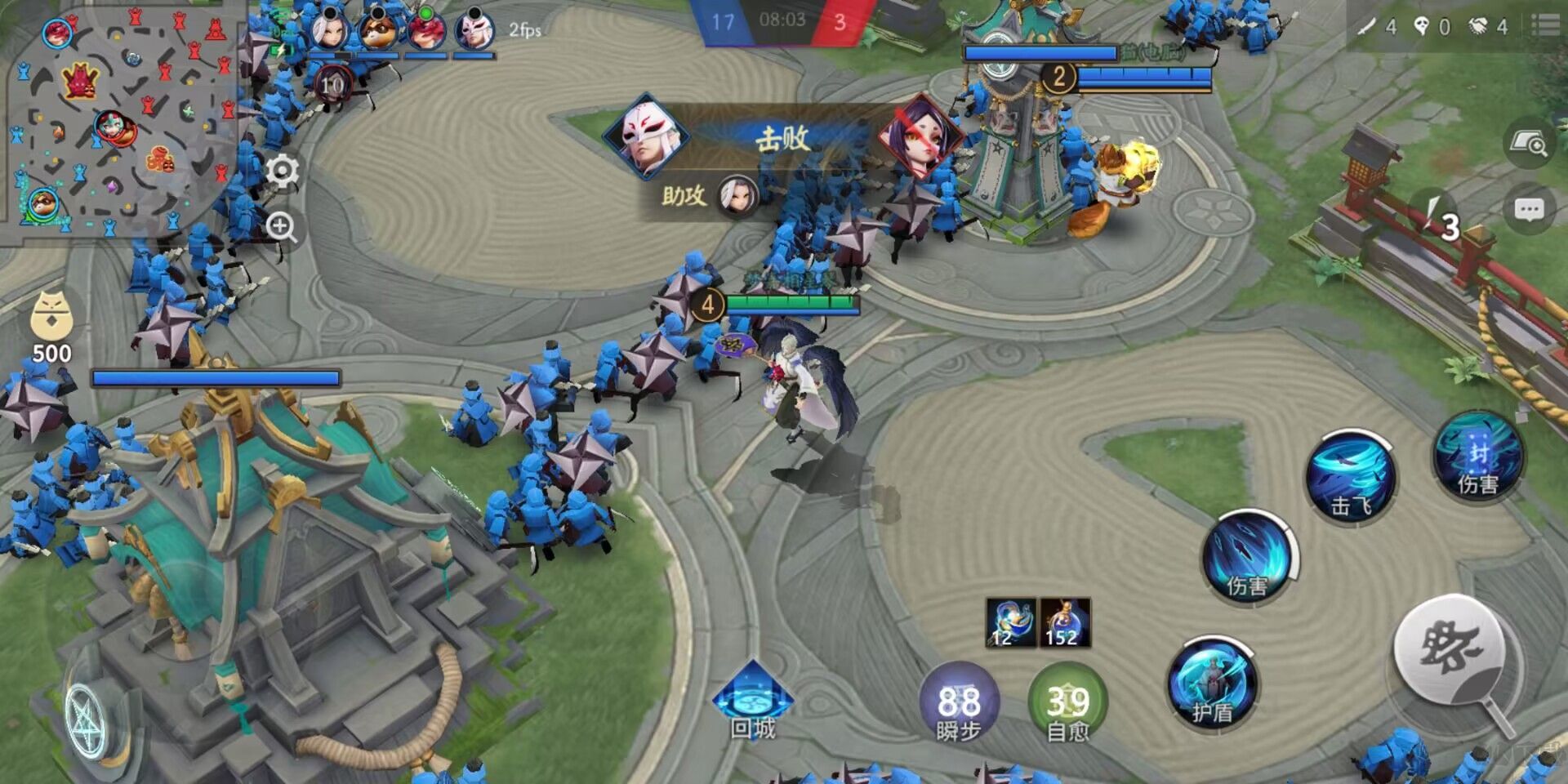Click the magnifier zoom button beside minimap

[282, 226]
